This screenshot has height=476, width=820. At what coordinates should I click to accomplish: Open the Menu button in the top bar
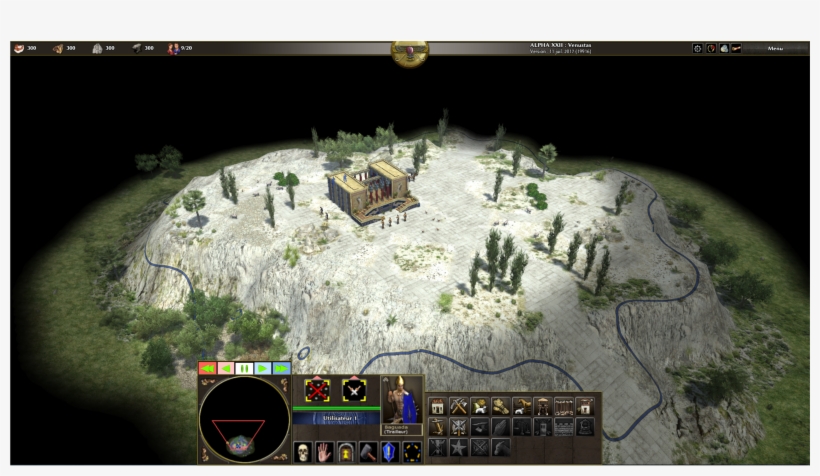point(776,48)
